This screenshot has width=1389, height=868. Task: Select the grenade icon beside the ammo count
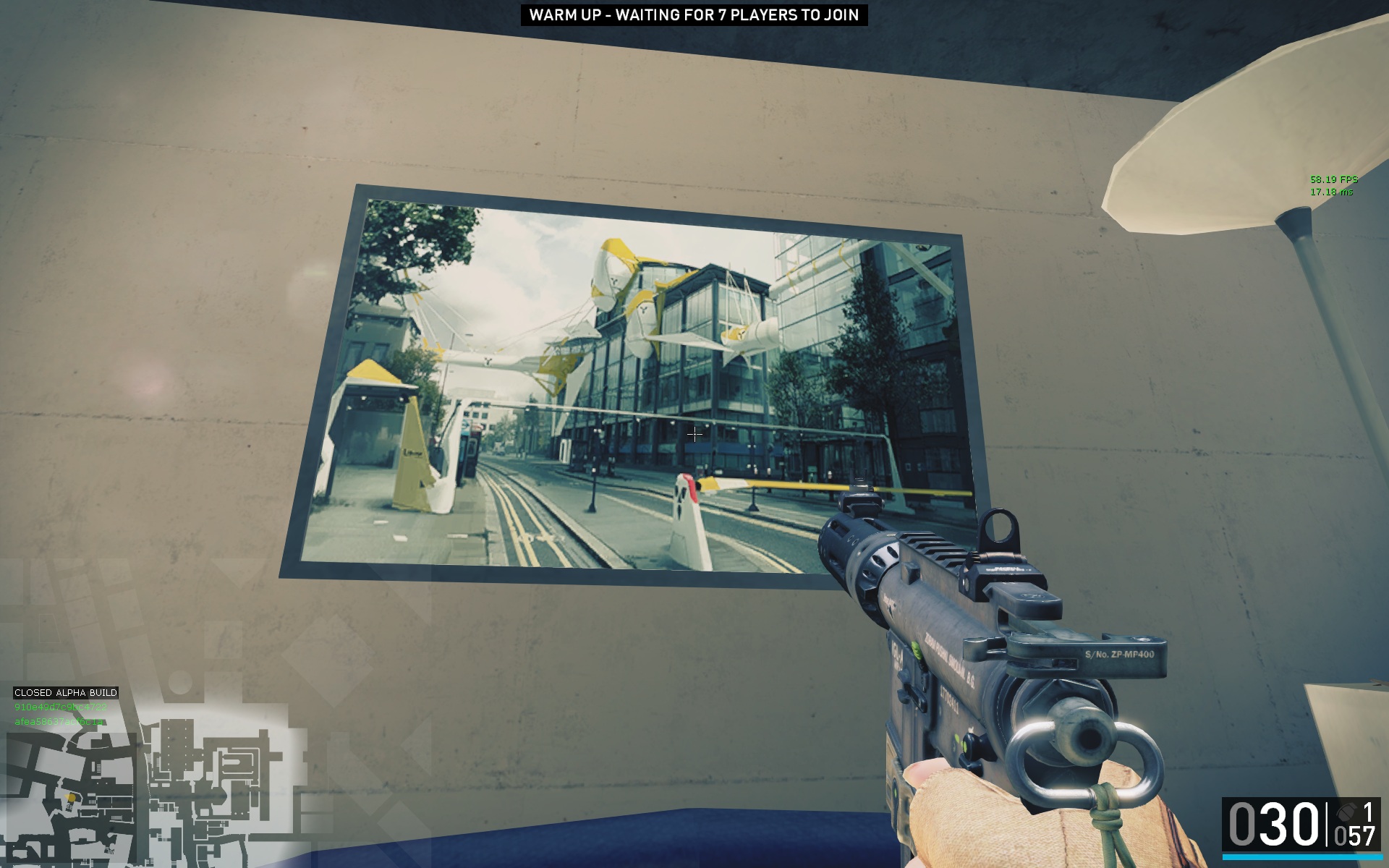[1346, 810]
